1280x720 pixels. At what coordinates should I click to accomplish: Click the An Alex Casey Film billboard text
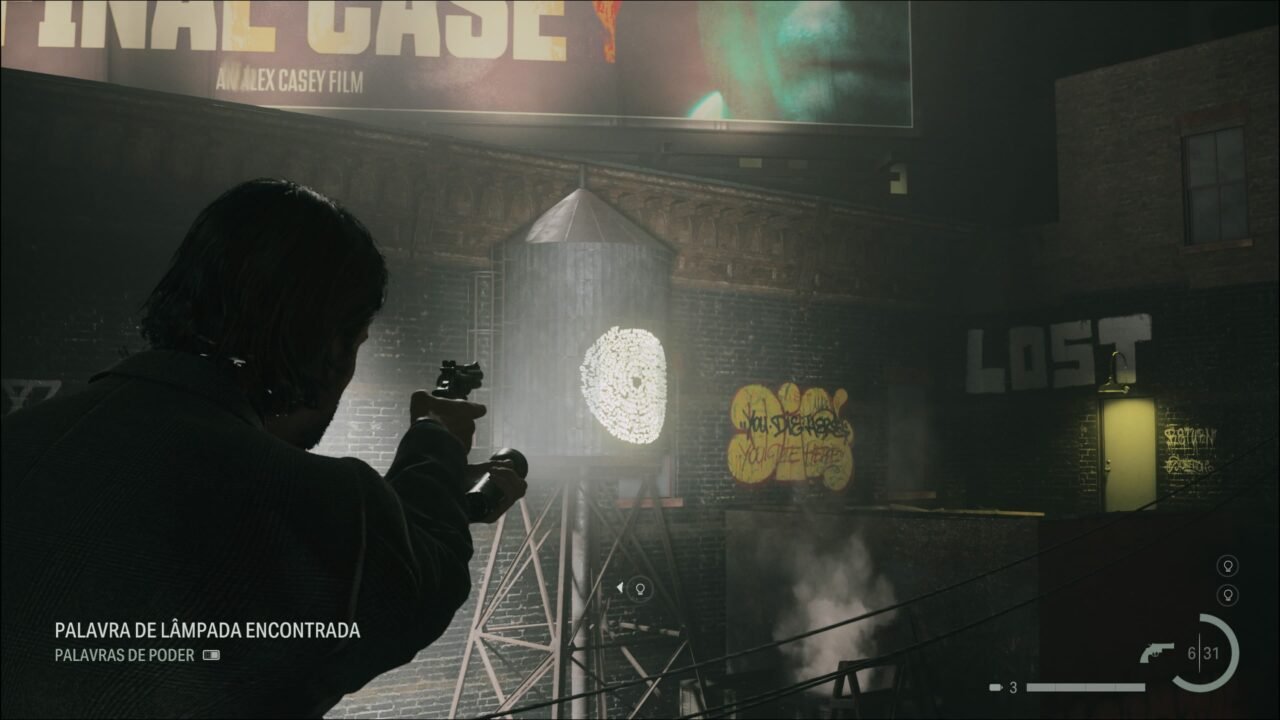pos(291,77)
